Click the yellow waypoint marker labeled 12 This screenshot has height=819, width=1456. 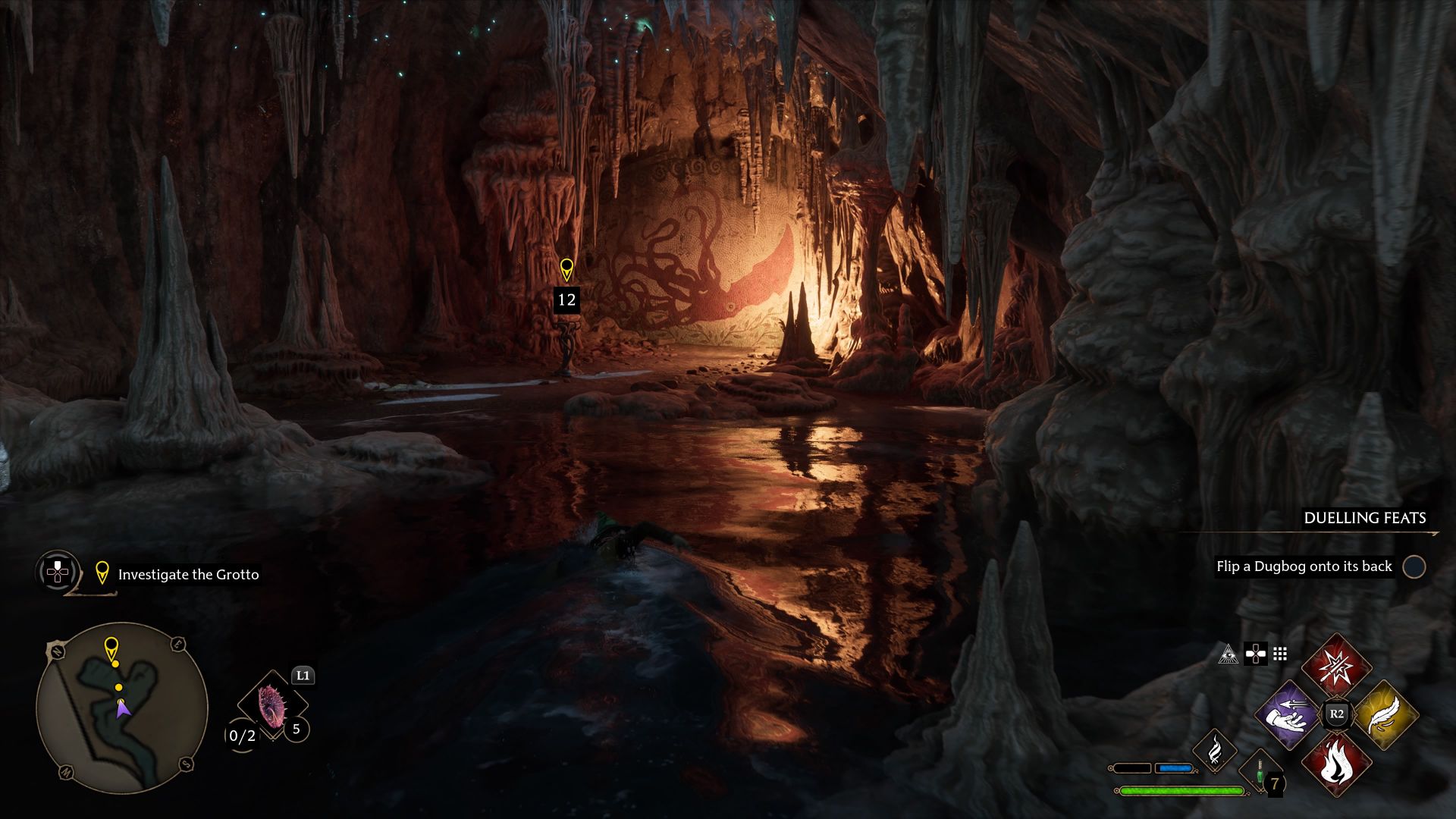(566, 270)
